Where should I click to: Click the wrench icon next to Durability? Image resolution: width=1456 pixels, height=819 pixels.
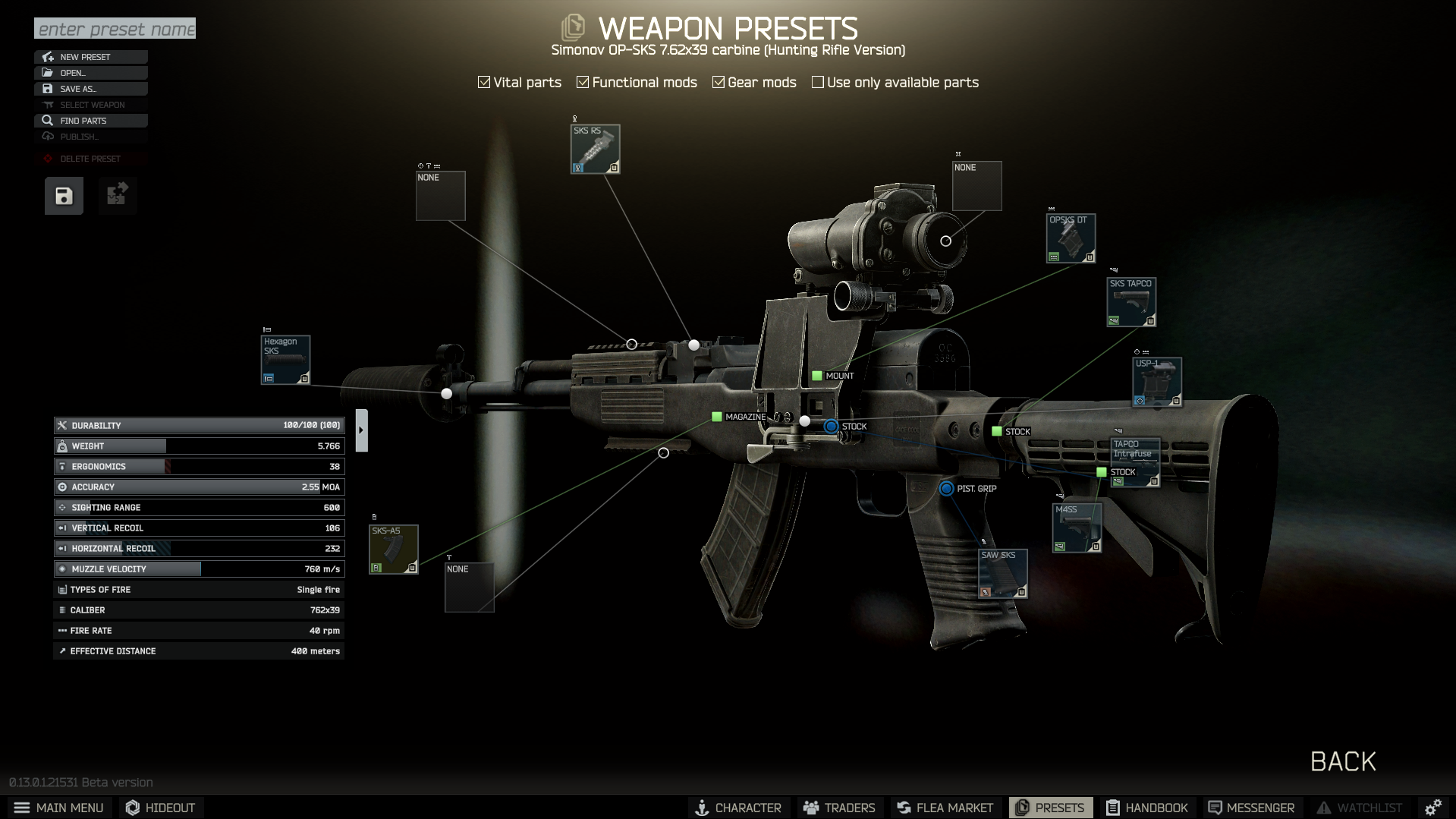61,425
